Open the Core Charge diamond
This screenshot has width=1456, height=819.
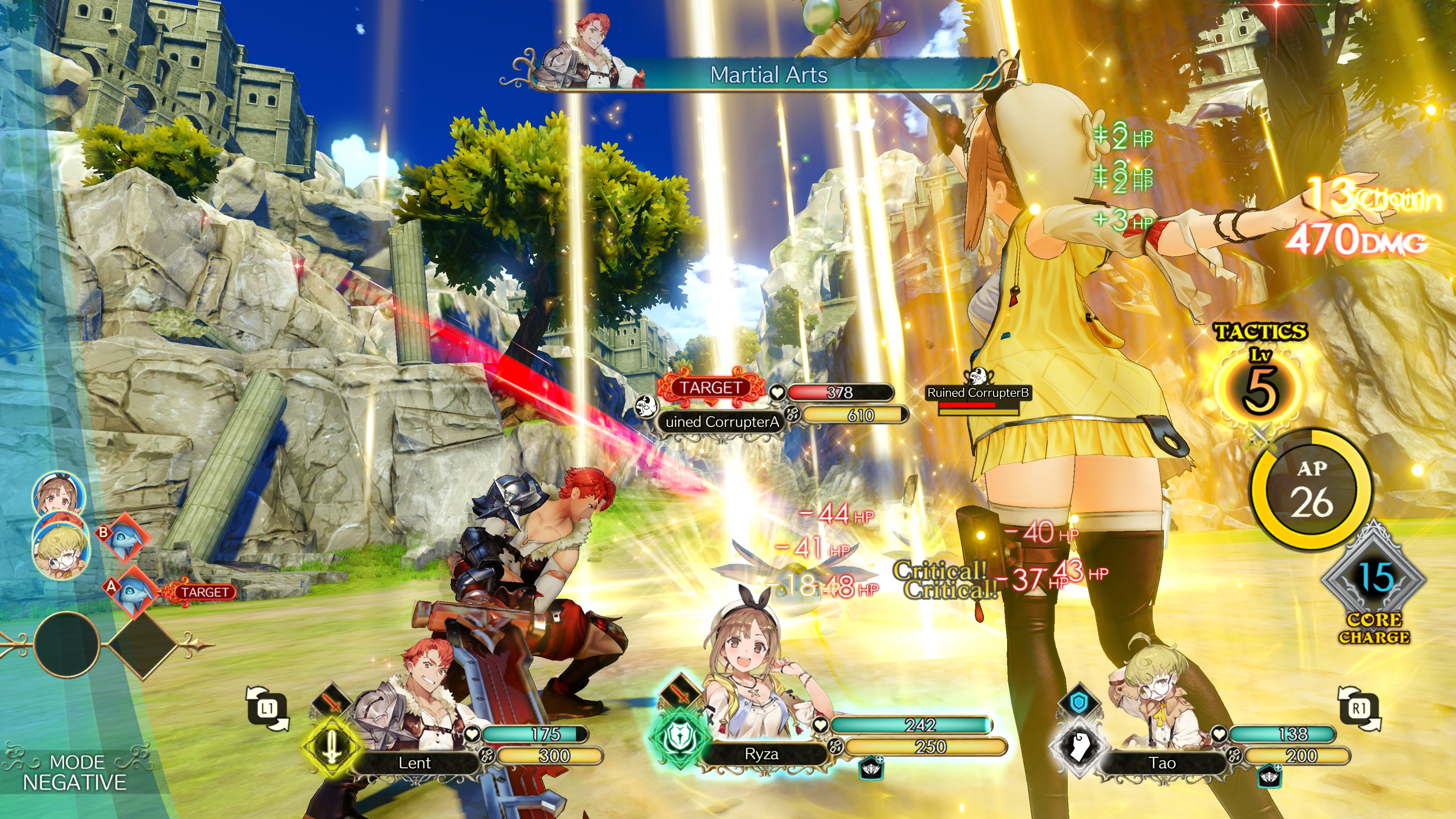[1373, 582]
